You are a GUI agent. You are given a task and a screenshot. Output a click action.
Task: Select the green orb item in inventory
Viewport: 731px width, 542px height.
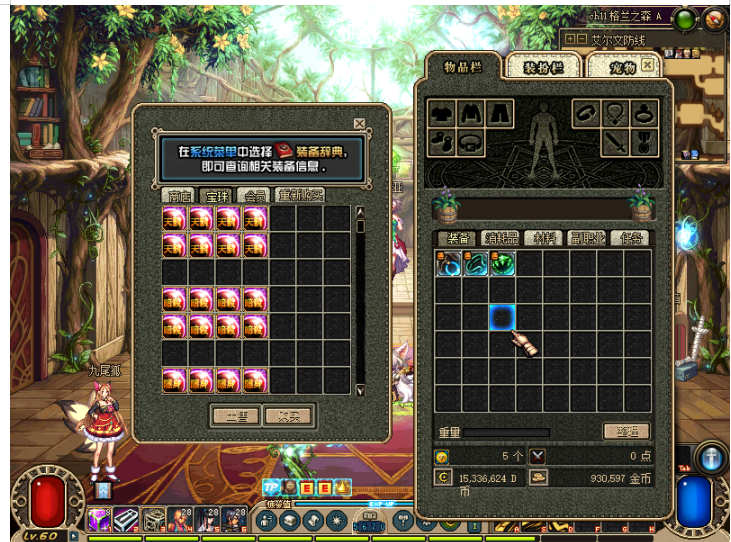pyautogui.click(x=502, y=264)
